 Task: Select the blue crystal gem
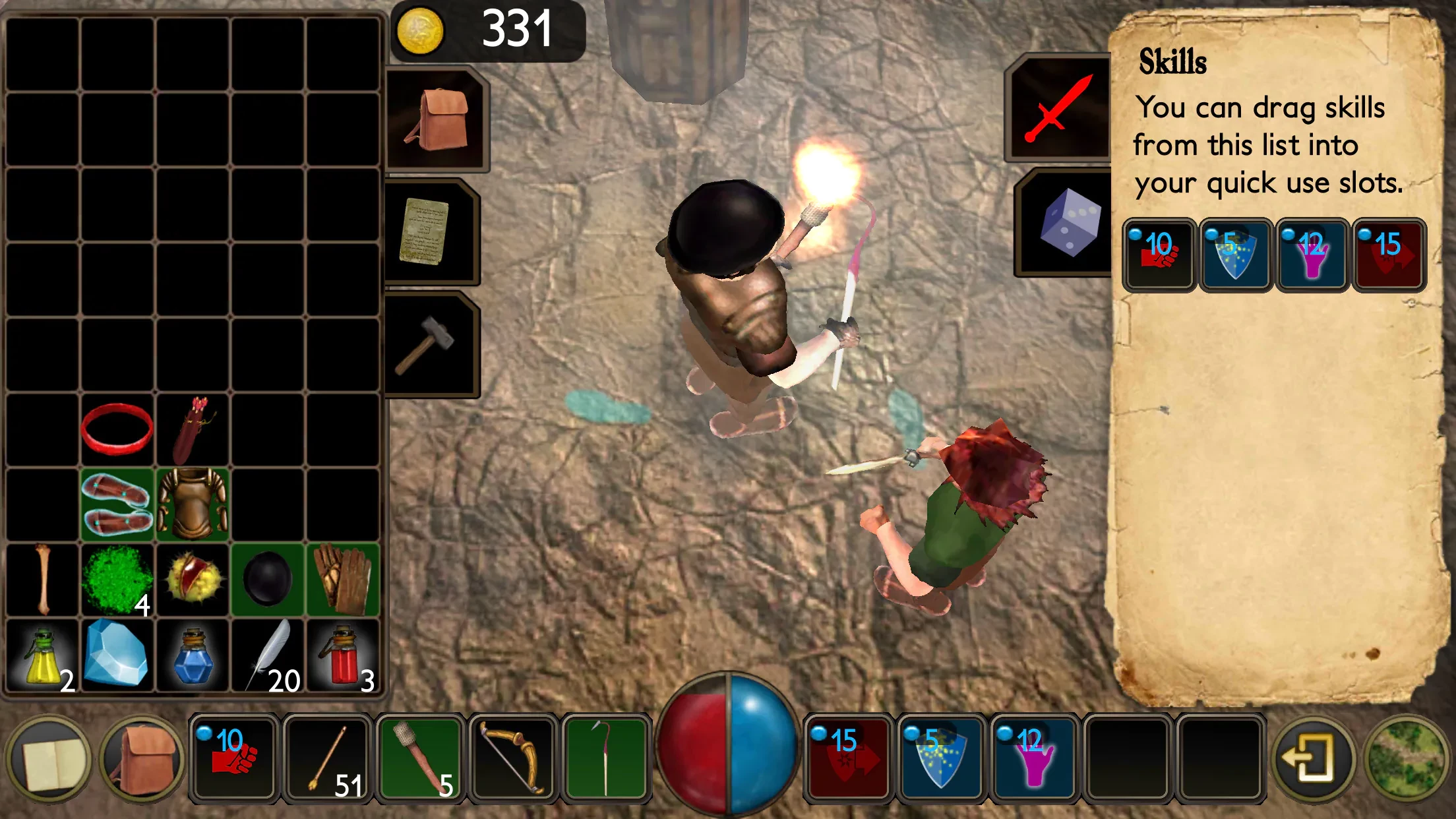pos(117,654)
